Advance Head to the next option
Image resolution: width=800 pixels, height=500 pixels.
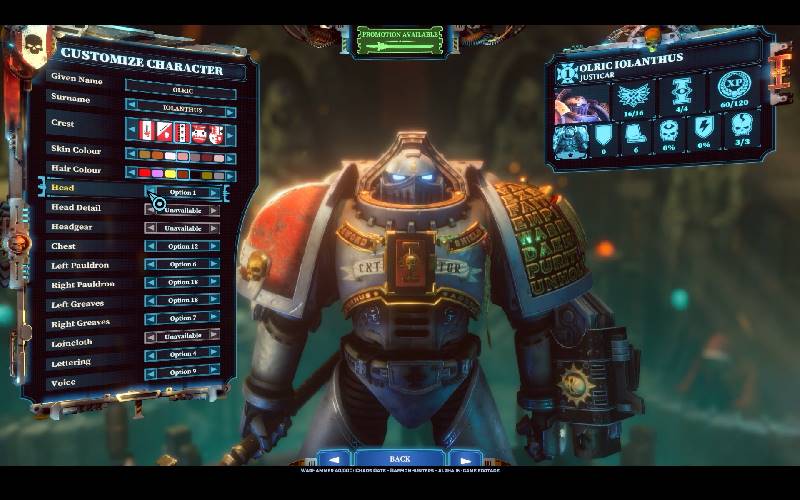point(214,192)
